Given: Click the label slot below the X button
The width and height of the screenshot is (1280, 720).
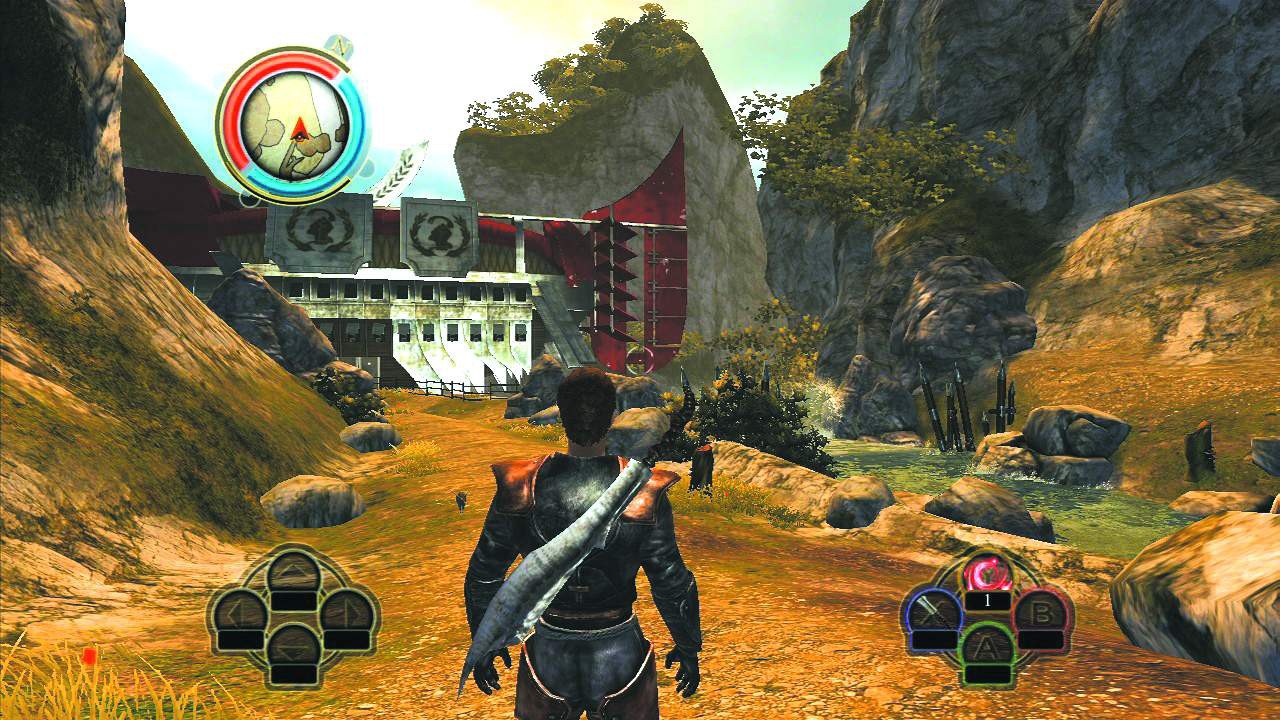Looking at the screenshot, I should 933,639.
